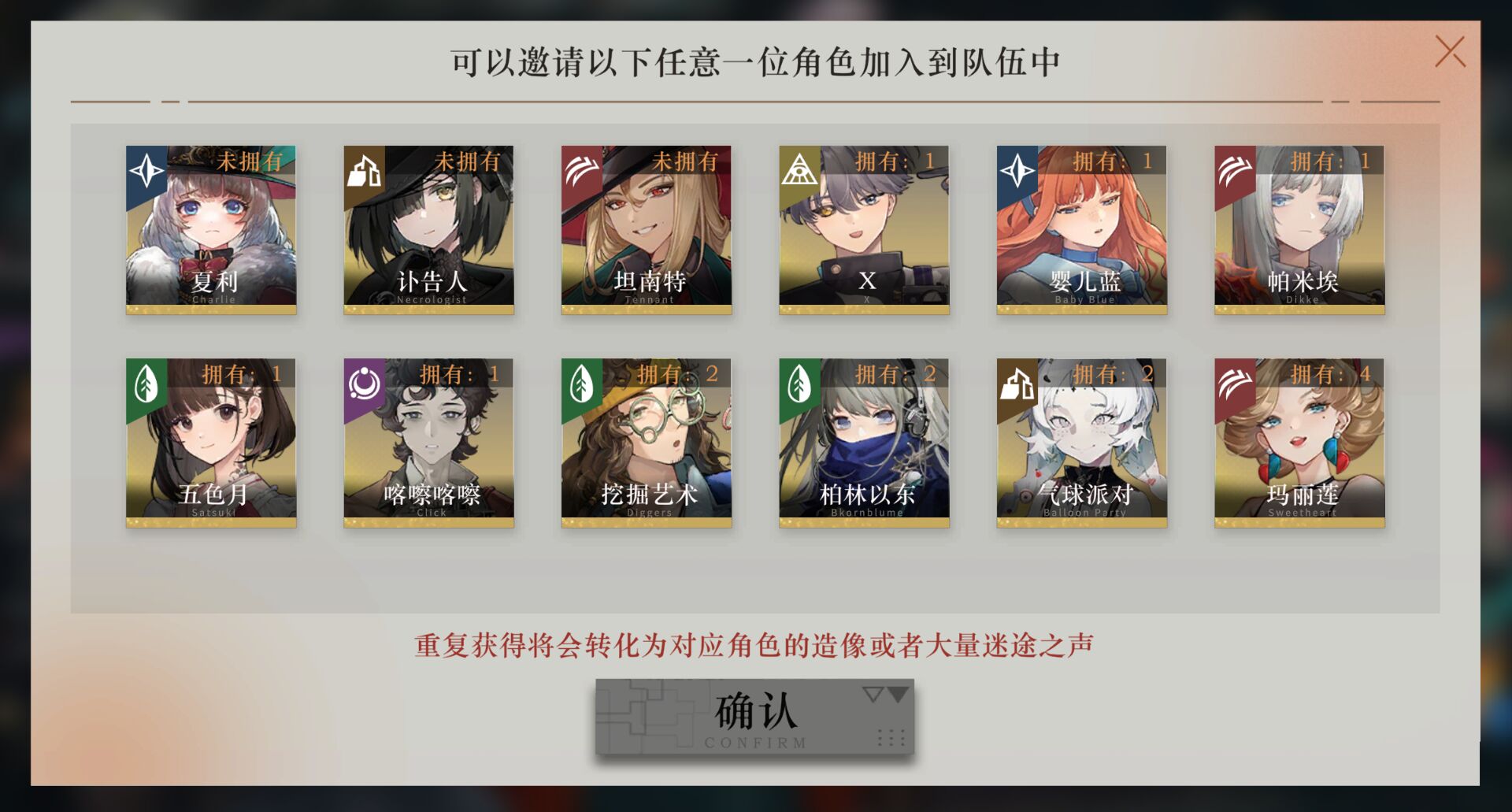Select the Charlie (夏利) character card
The width and height of the screenshot is (1512, 812).
click(211, 228)
